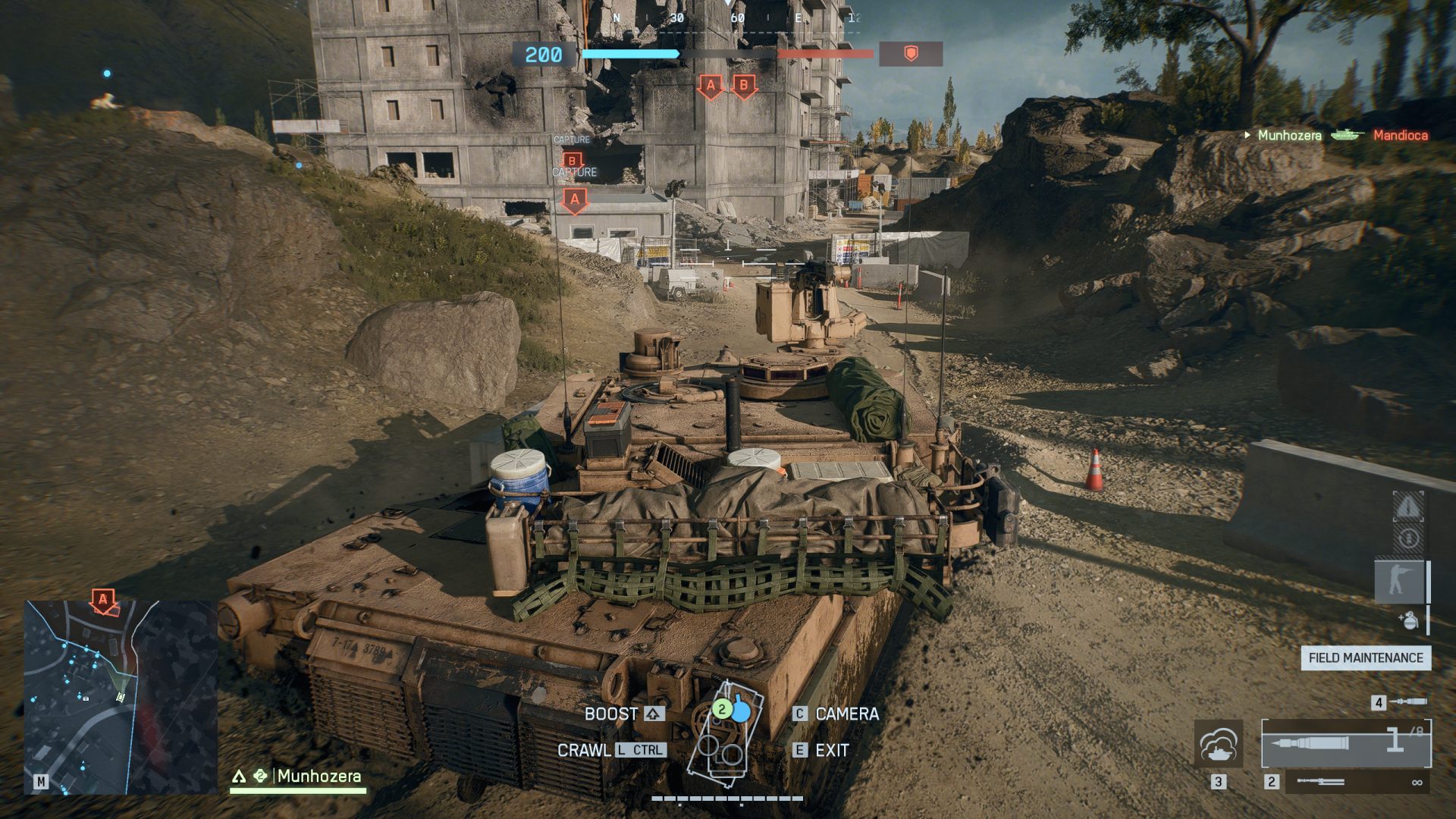Click the vehicle damage warning icon

click(x=1407, y=507)
